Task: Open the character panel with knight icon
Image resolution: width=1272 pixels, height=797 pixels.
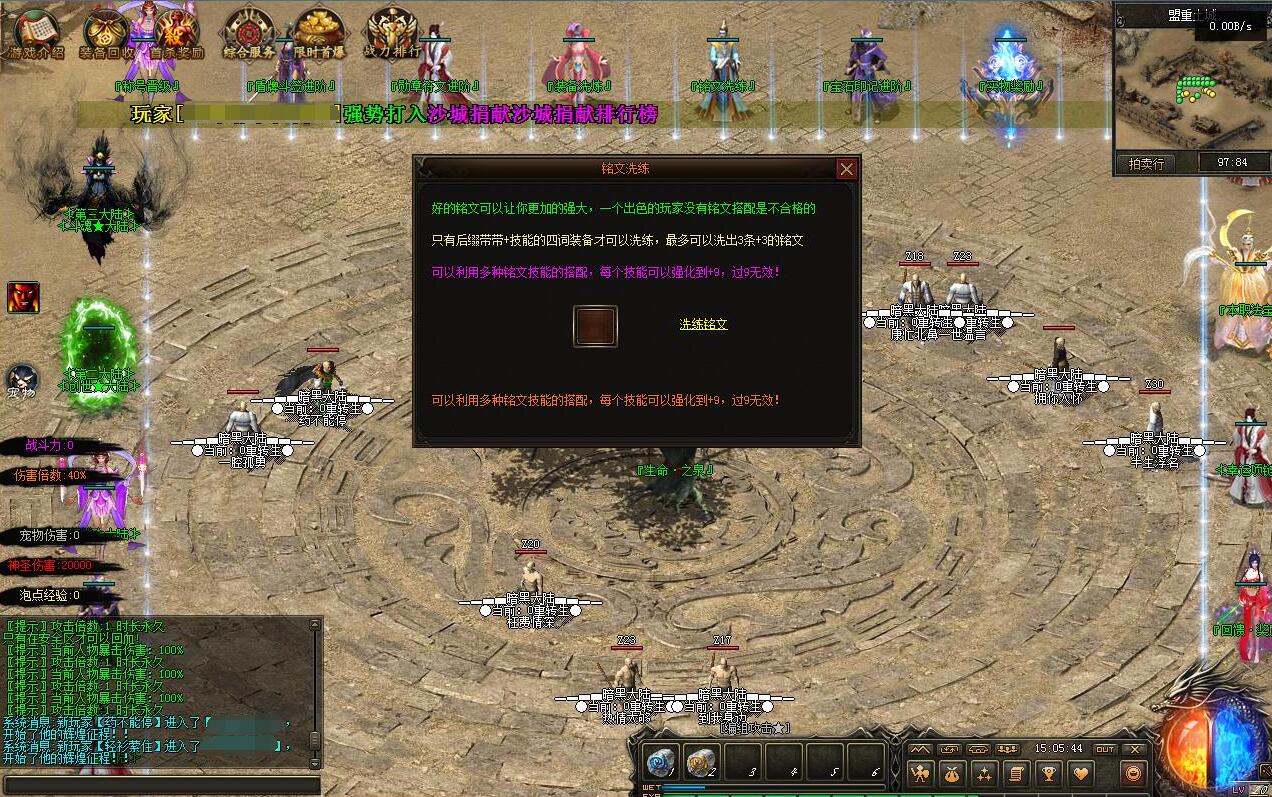Action: (921, 772)
